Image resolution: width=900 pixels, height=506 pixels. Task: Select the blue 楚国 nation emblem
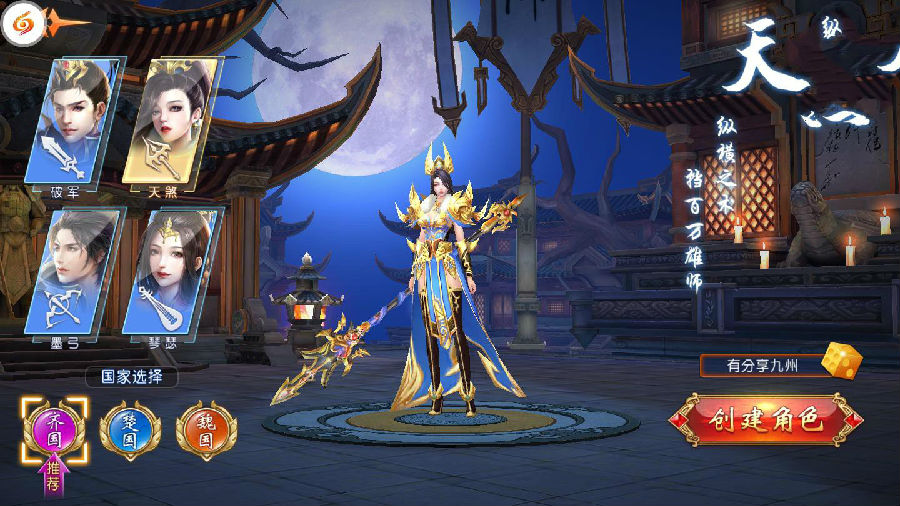click(x=131, y=430)
